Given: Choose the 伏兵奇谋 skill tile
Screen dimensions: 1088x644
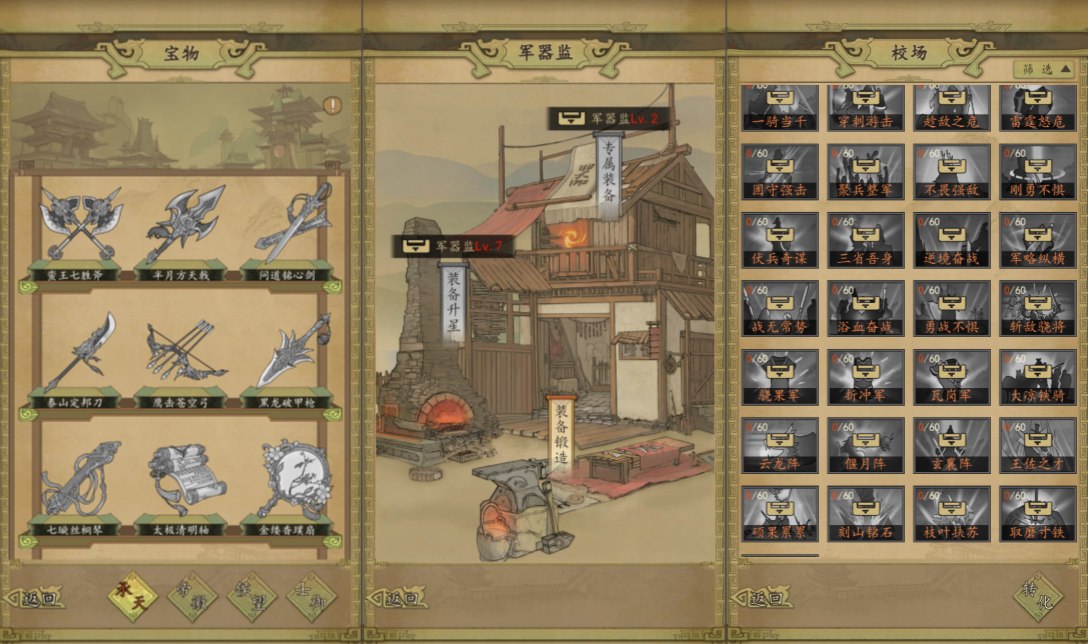Looking at the screenshot, I should click(x=780, y=240).
